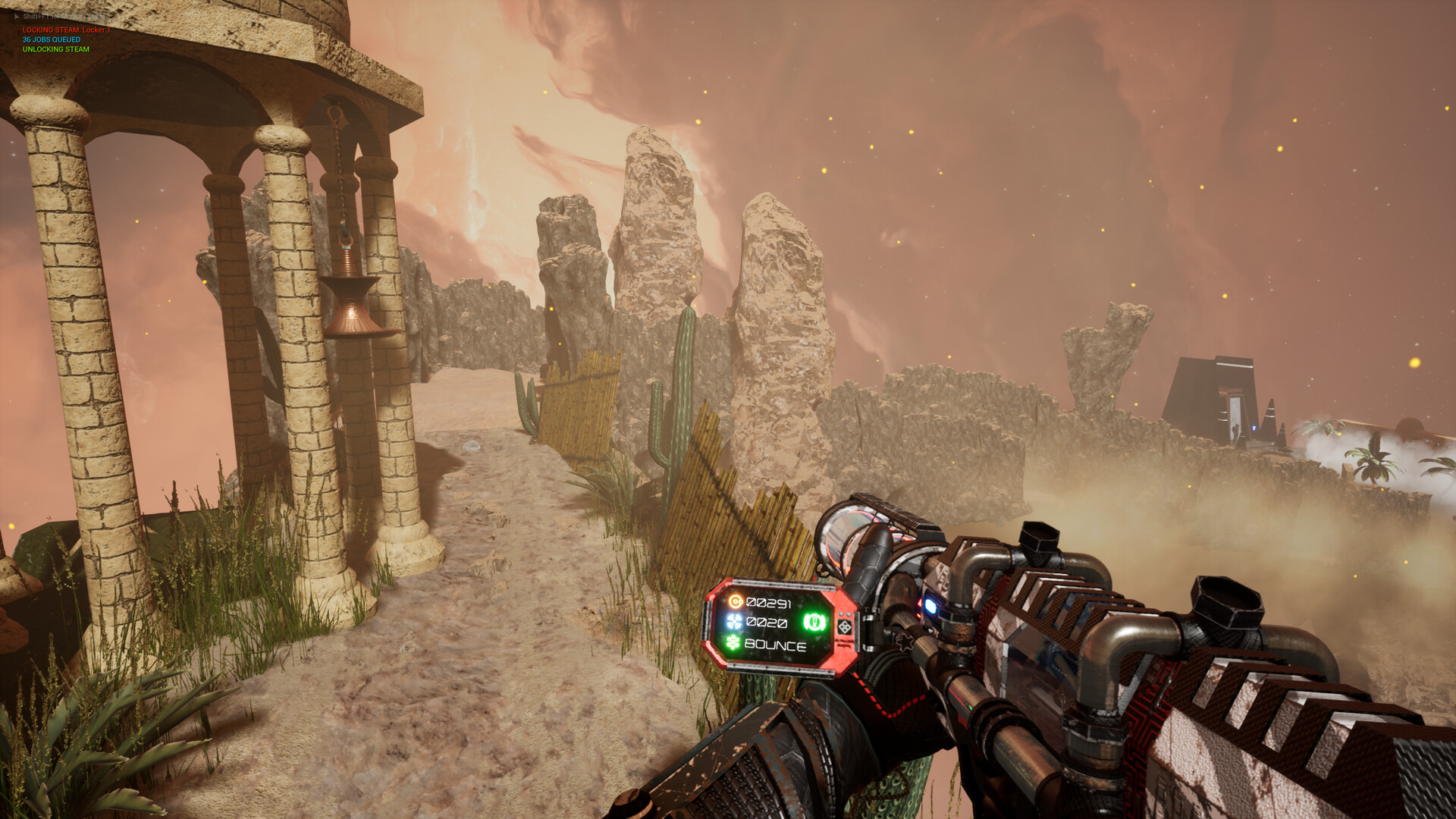Open the LOCKING STEAM Locker:1 entry
The width and height of the screenshot is (1456, 819).
67,30
